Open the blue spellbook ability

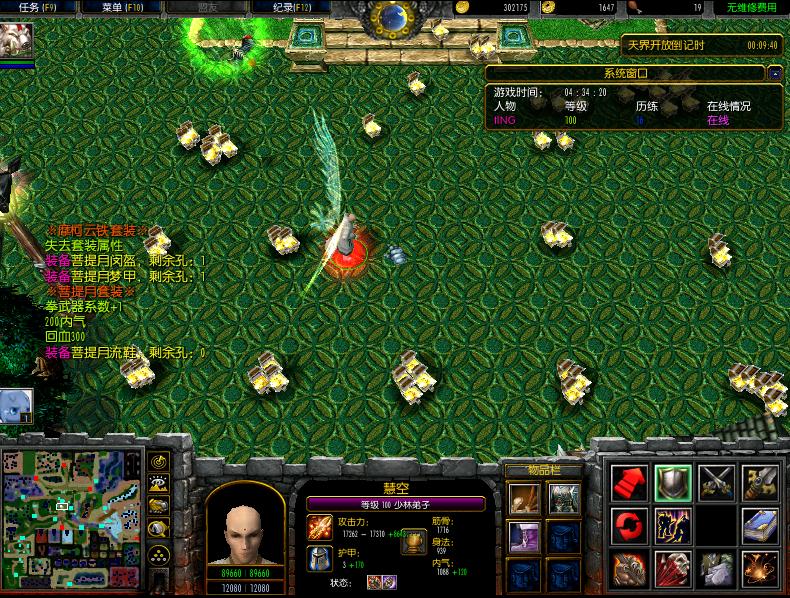(760, 525)
